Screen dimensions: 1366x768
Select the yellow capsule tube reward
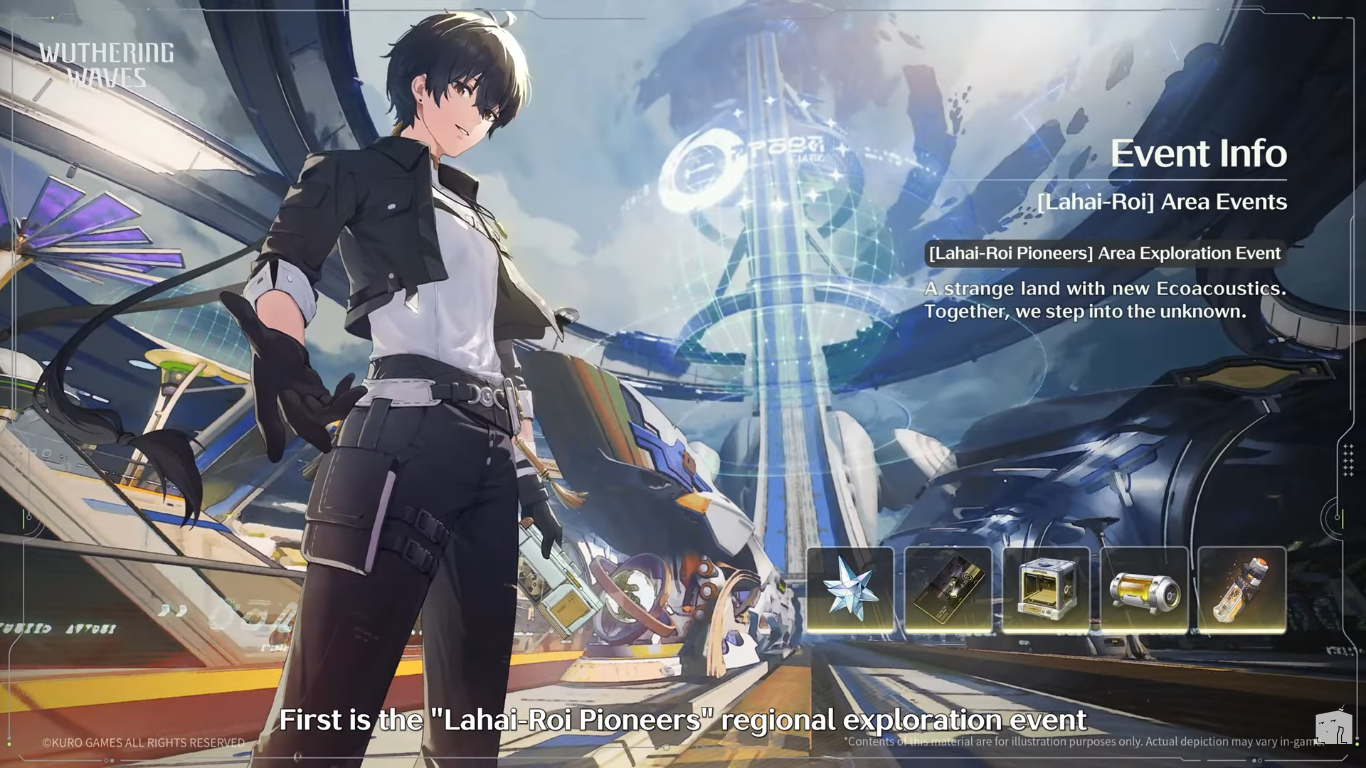click(x=1144, y=590)
